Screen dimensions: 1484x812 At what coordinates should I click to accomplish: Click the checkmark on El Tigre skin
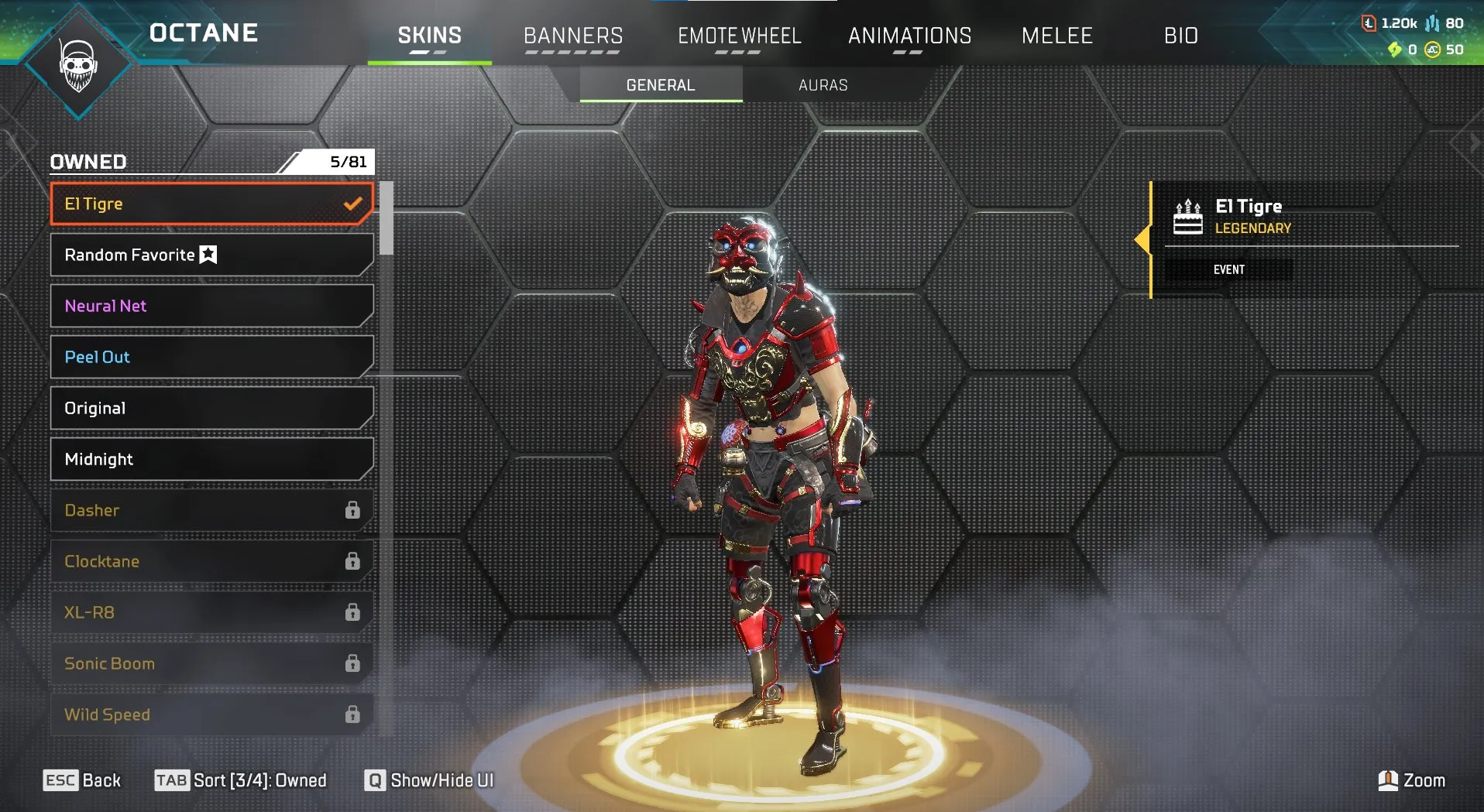click(x=354, y=204)
